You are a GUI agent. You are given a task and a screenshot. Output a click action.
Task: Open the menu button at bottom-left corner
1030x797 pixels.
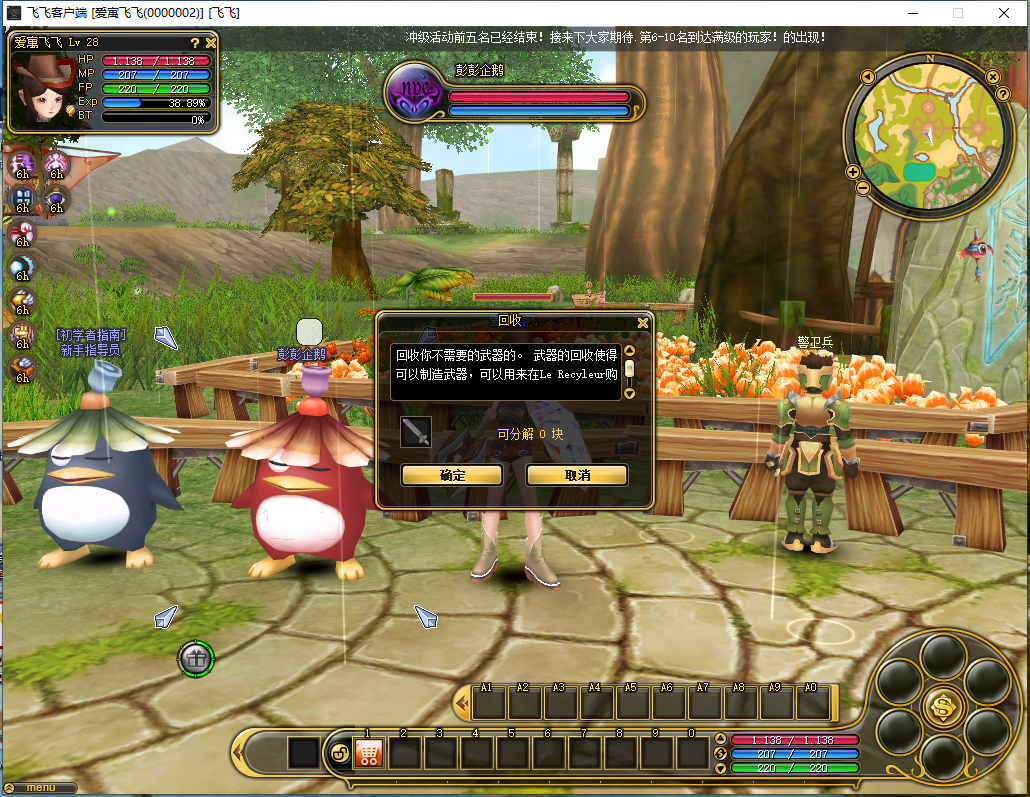[x=41, y=788]
